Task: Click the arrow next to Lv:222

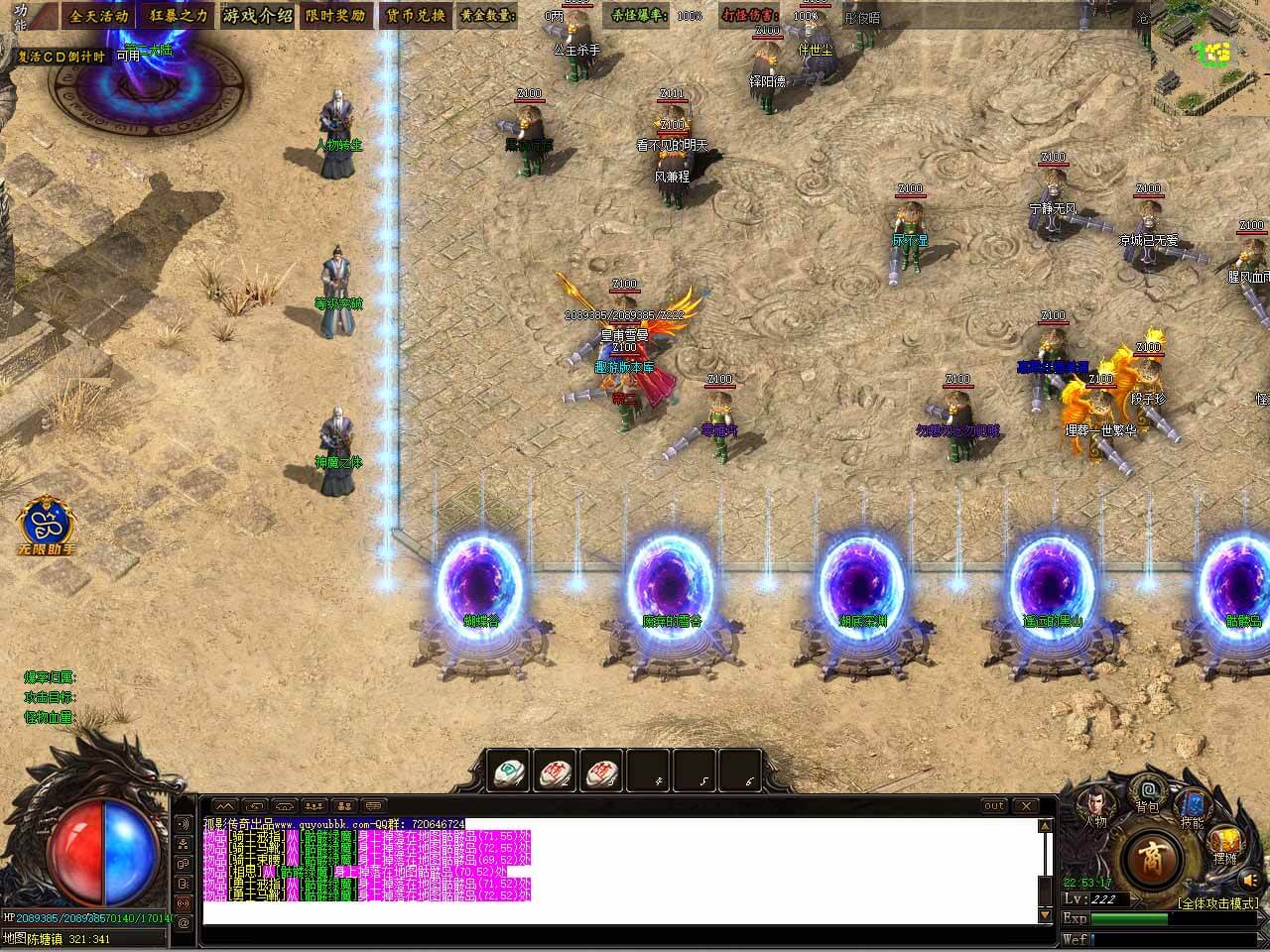Action: pos(1137,898)
